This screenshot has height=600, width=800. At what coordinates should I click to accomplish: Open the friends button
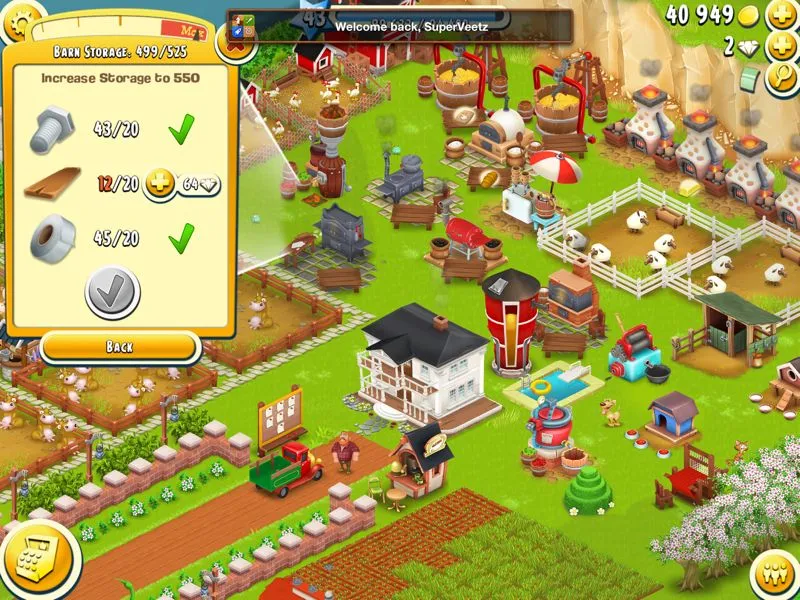773,575
